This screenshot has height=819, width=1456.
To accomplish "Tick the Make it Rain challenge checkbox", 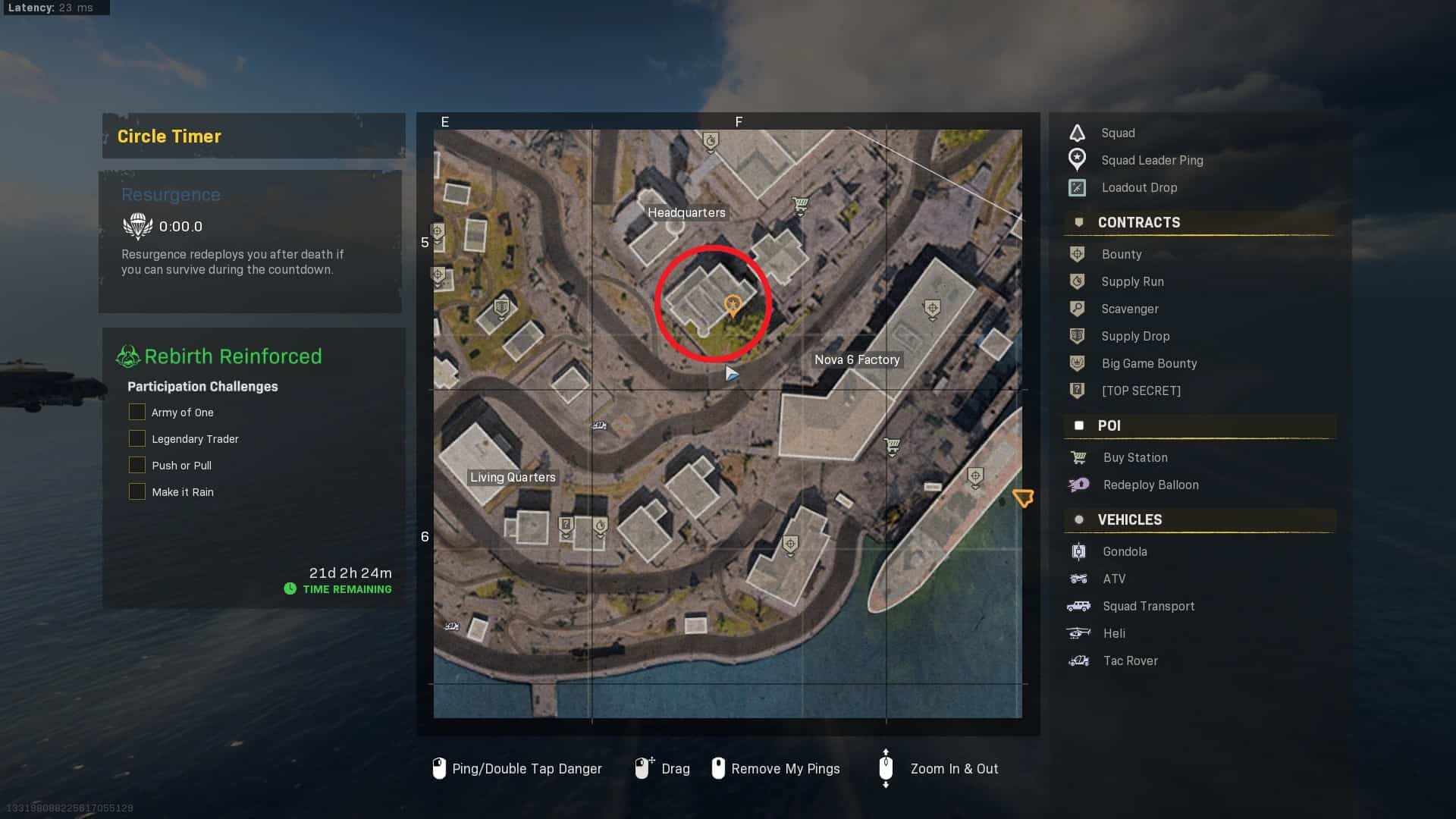I will [x=137, y=491].
